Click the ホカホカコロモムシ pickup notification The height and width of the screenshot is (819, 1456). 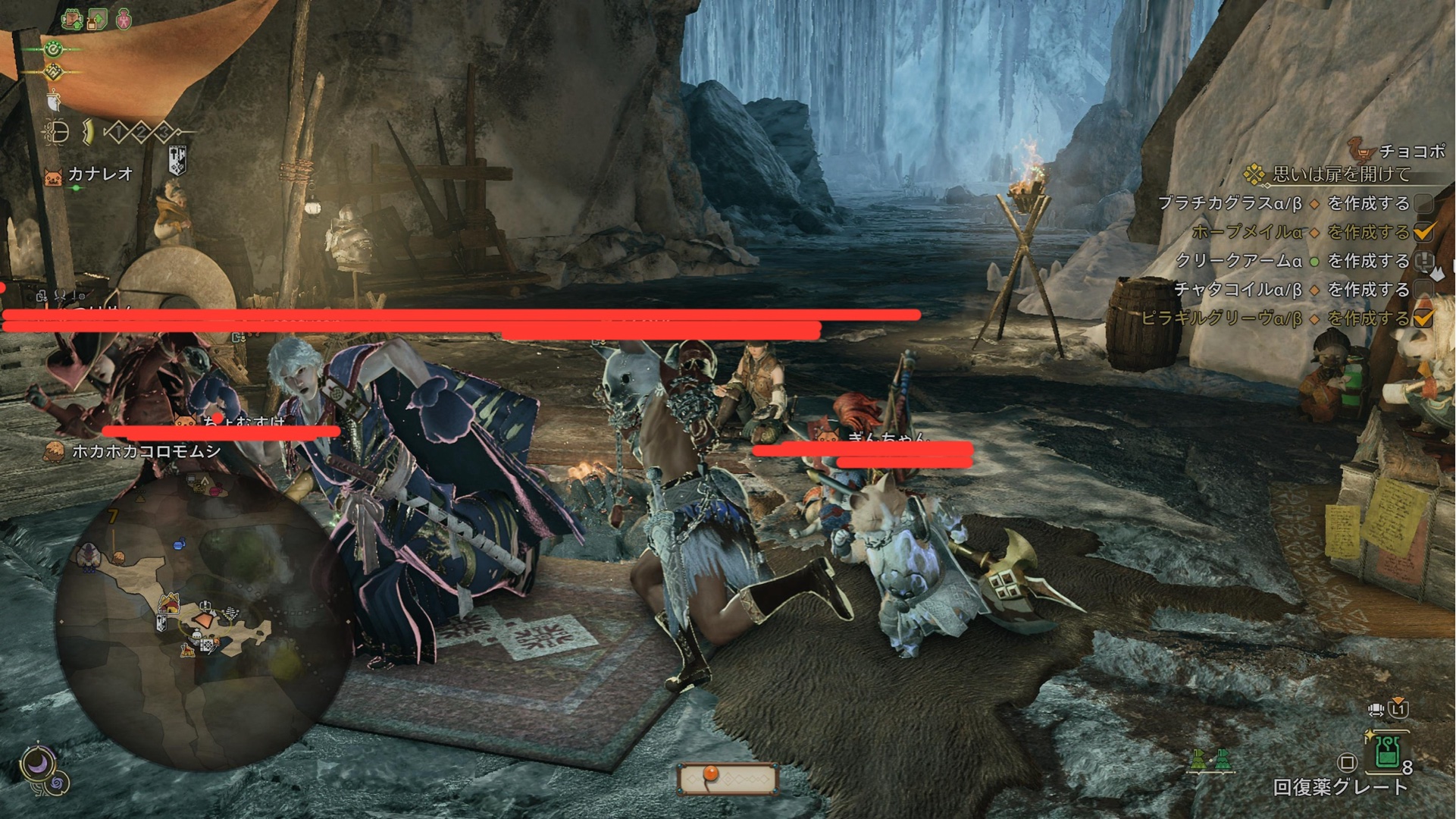coord(146,452)
